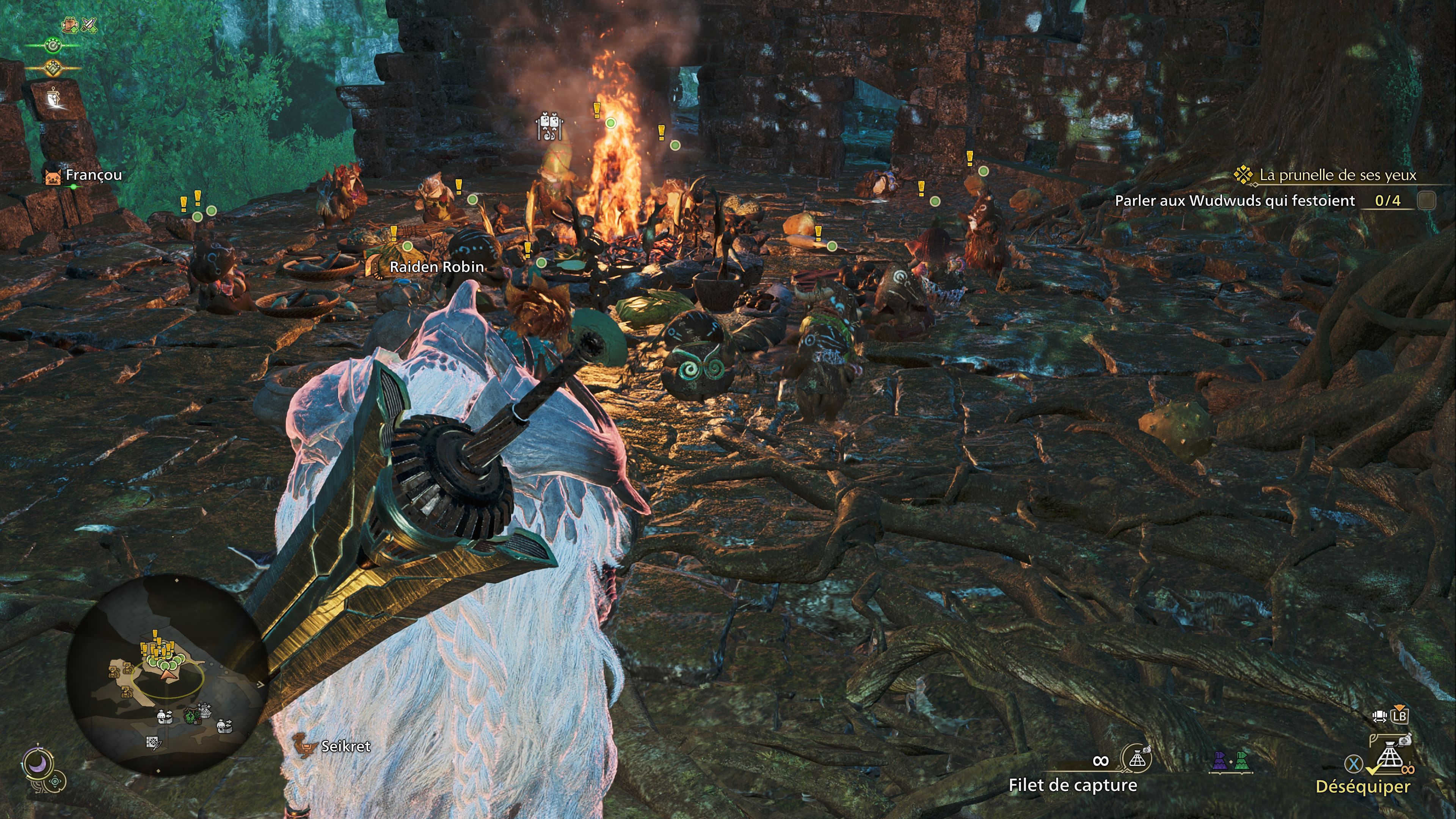Select the notice board marker on minimap
Viewport: 1456px width, 819px height.
pyautogui.click(x=153, y=743)
